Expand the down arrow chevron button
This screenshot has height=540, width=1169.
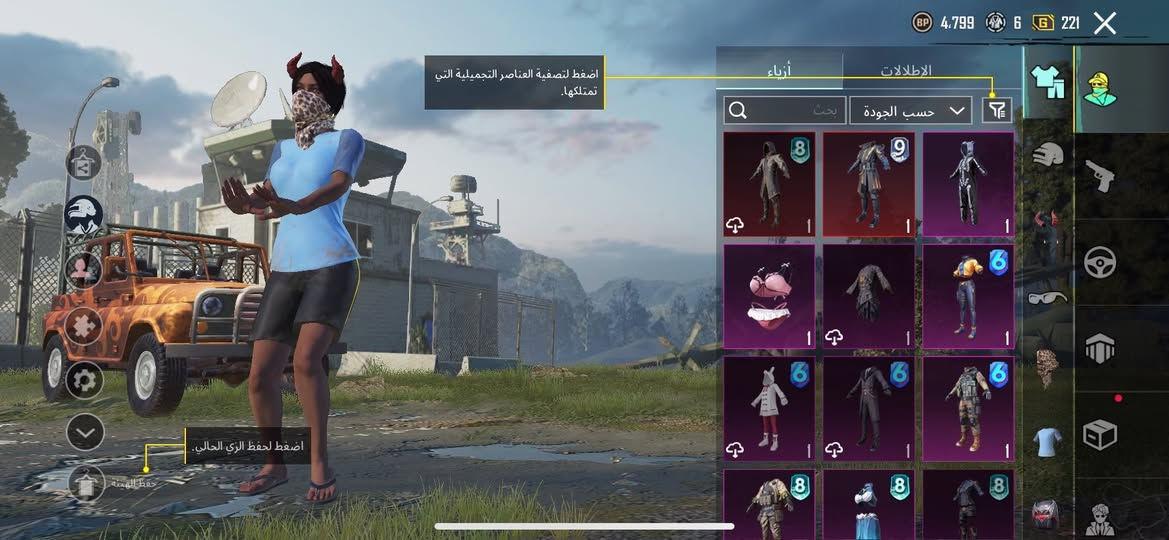pos(85,432)
